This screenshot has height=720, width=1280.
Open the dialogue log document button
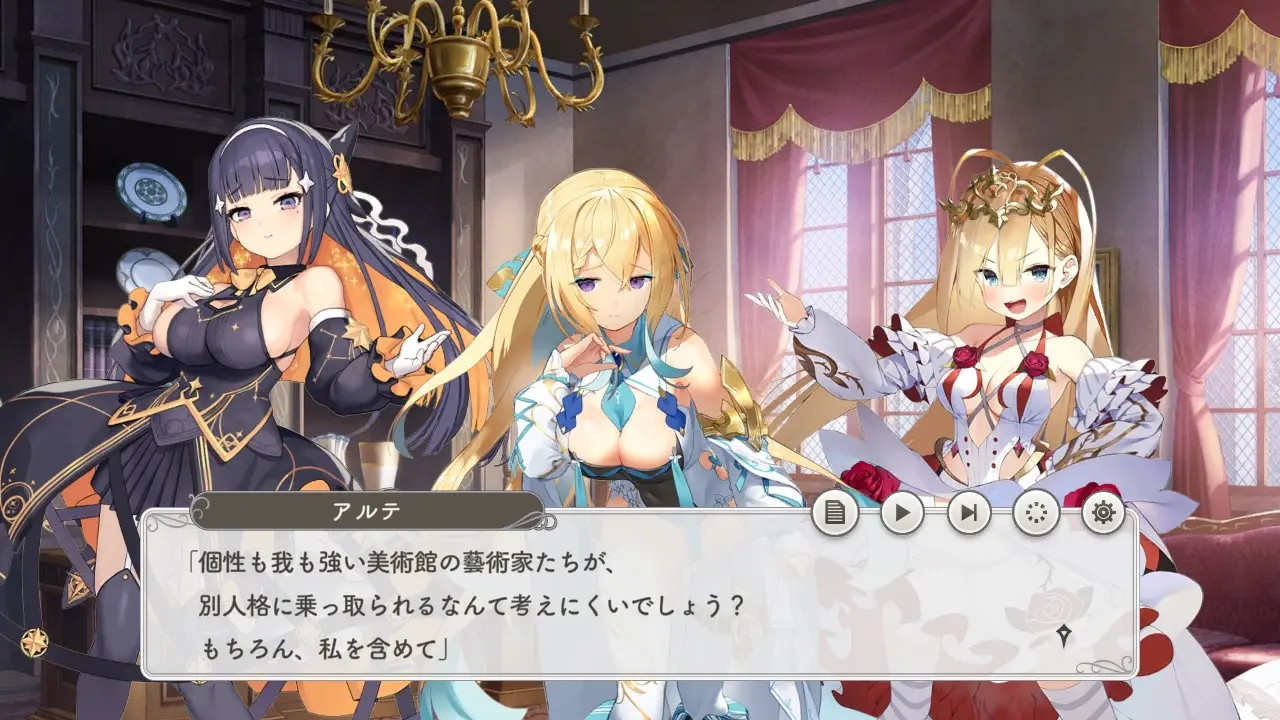[835, 513]
